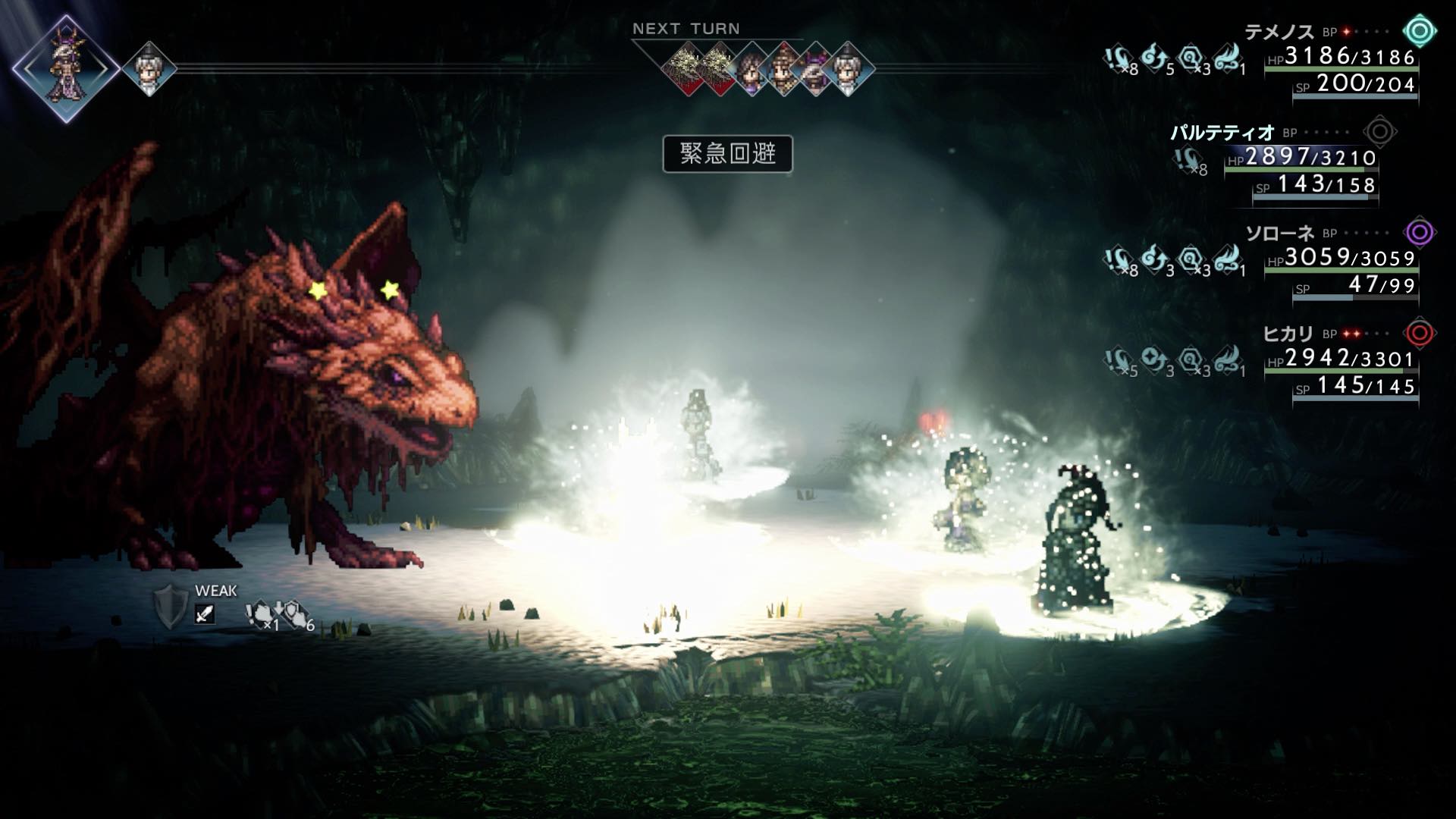Activate the purple latent power icon for ソローネ
This screenshot has height=819, width=1456.
[x=1420, y=232]
